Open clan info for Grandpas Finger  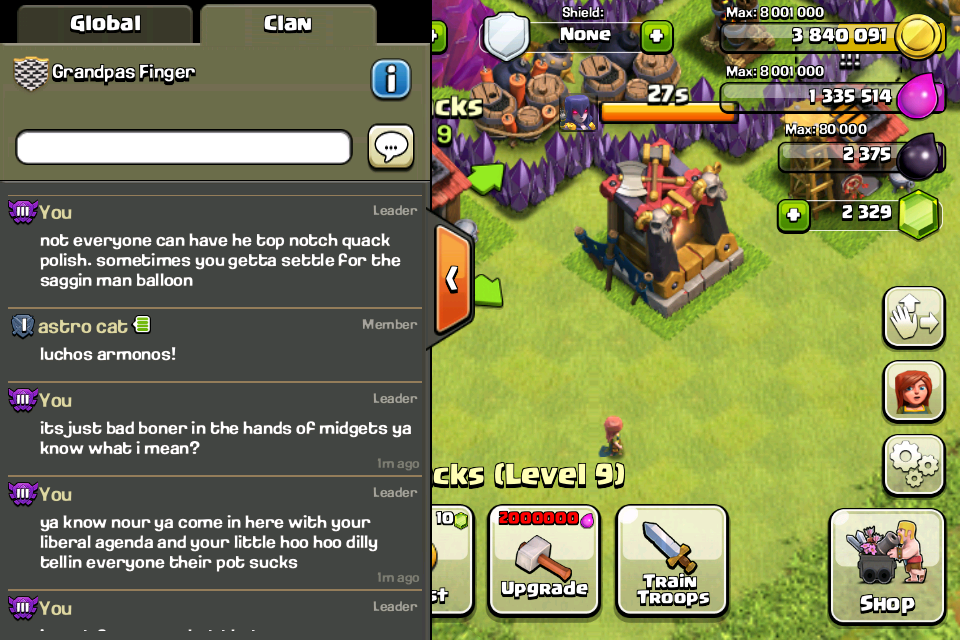tap(391, 79)
